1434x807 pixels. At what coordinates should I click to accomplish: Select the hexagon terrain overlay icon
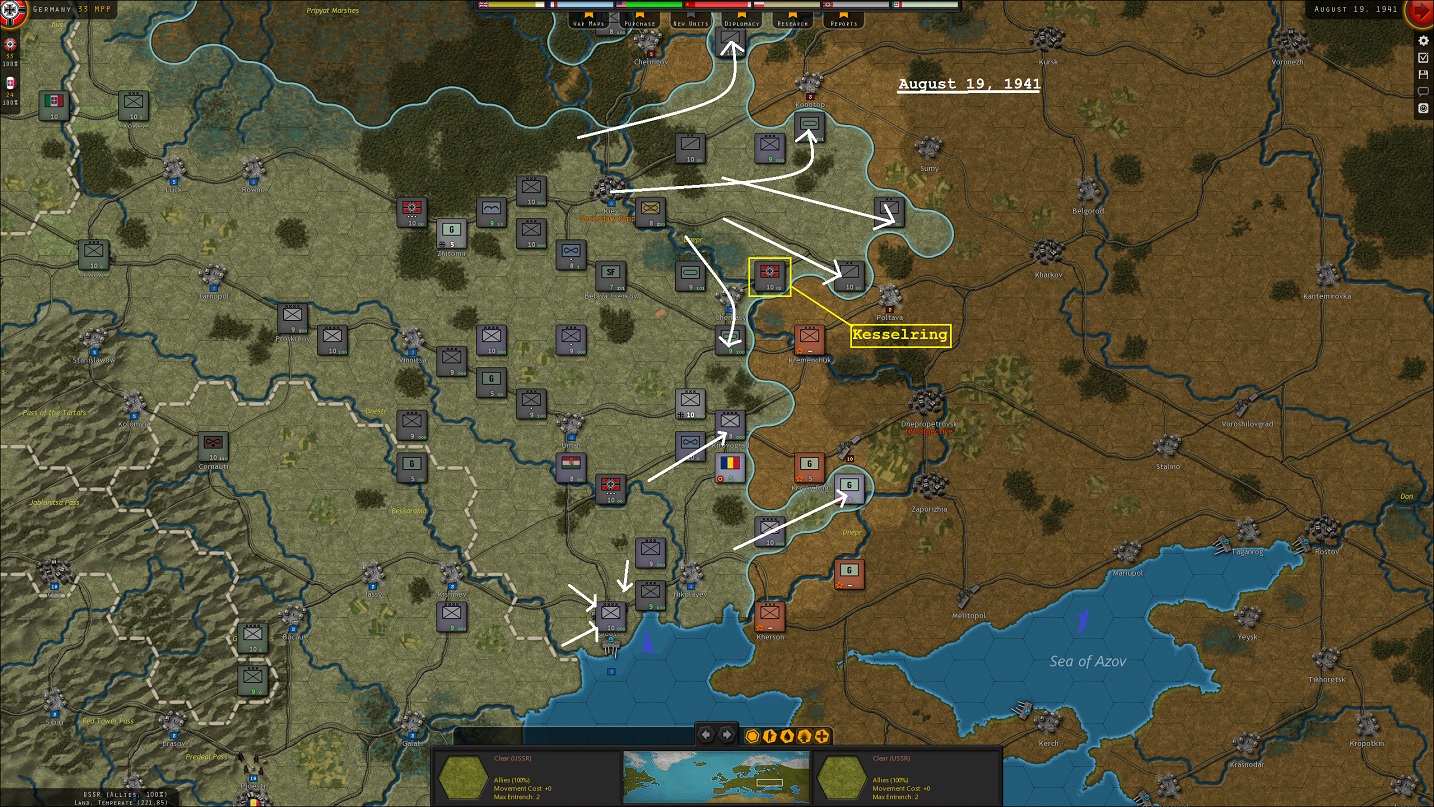[x=753, y=736]
